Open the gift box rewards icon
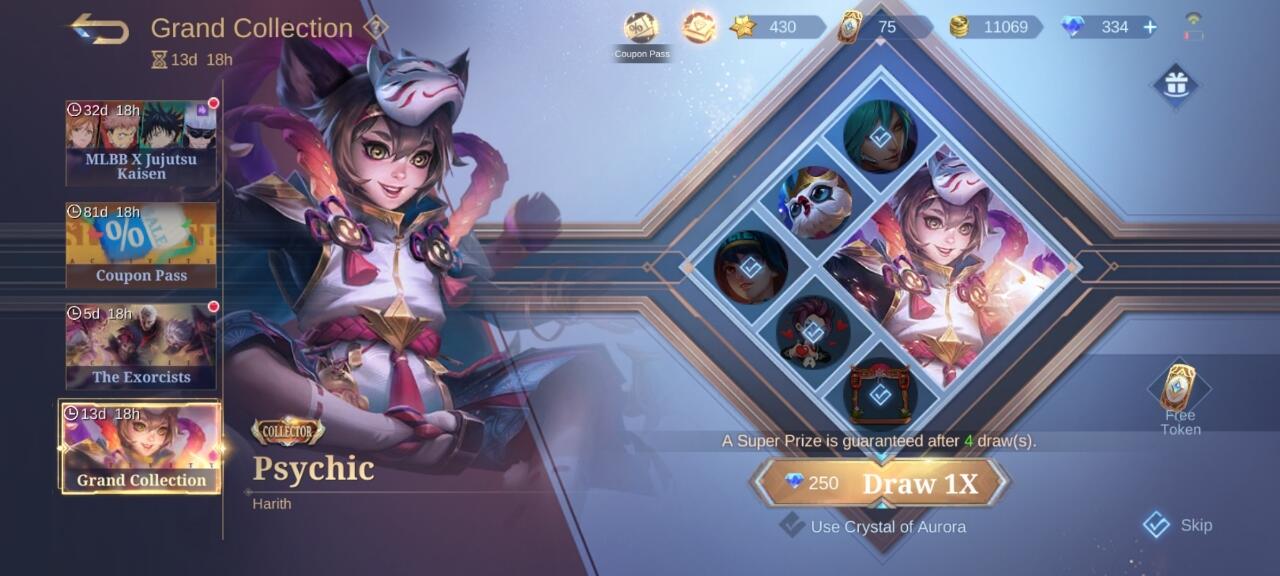This screenshot has height=576, width=1280. tap(1175, 85)
